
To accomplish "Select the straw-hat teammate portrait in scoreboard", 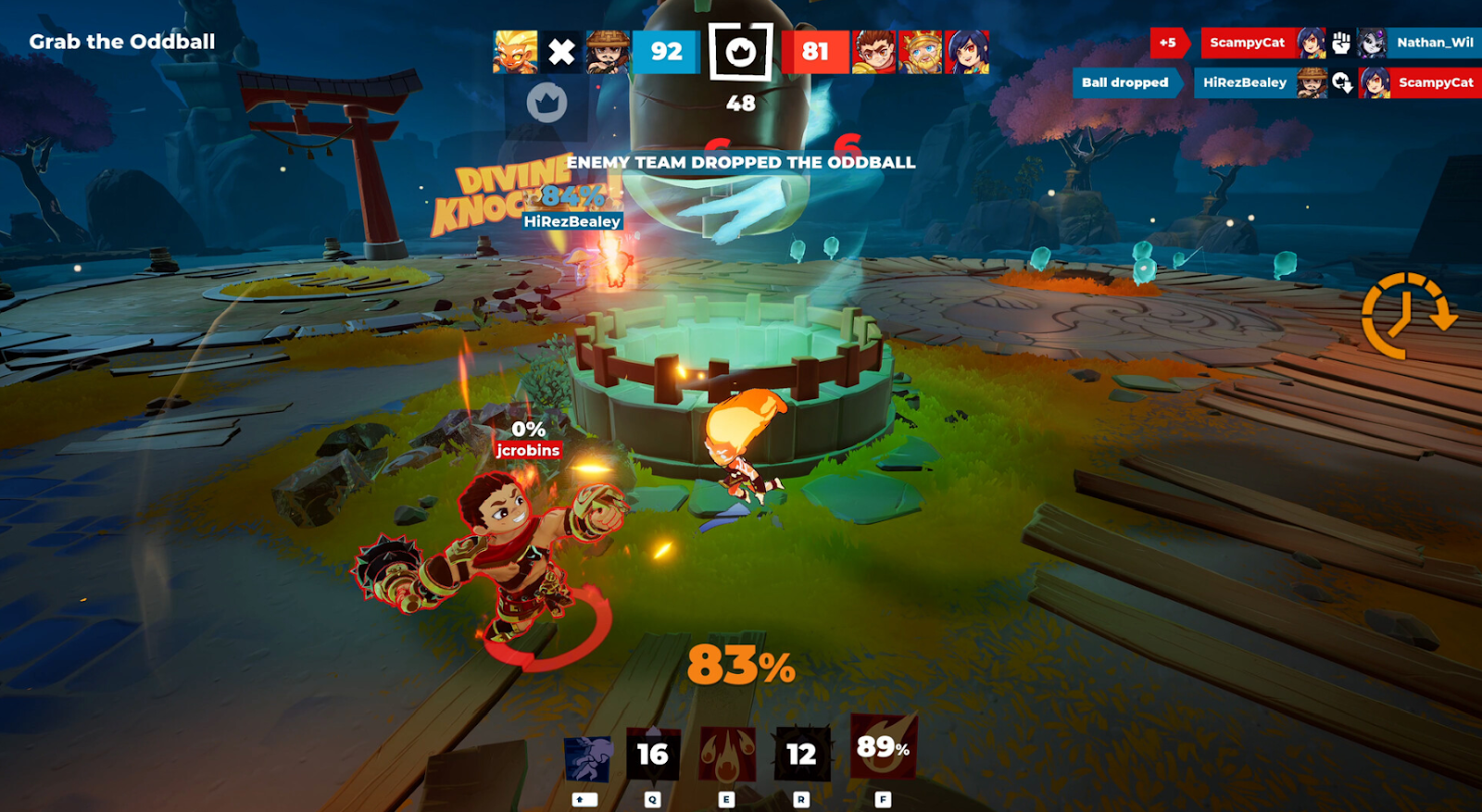I will click(608, 52).
